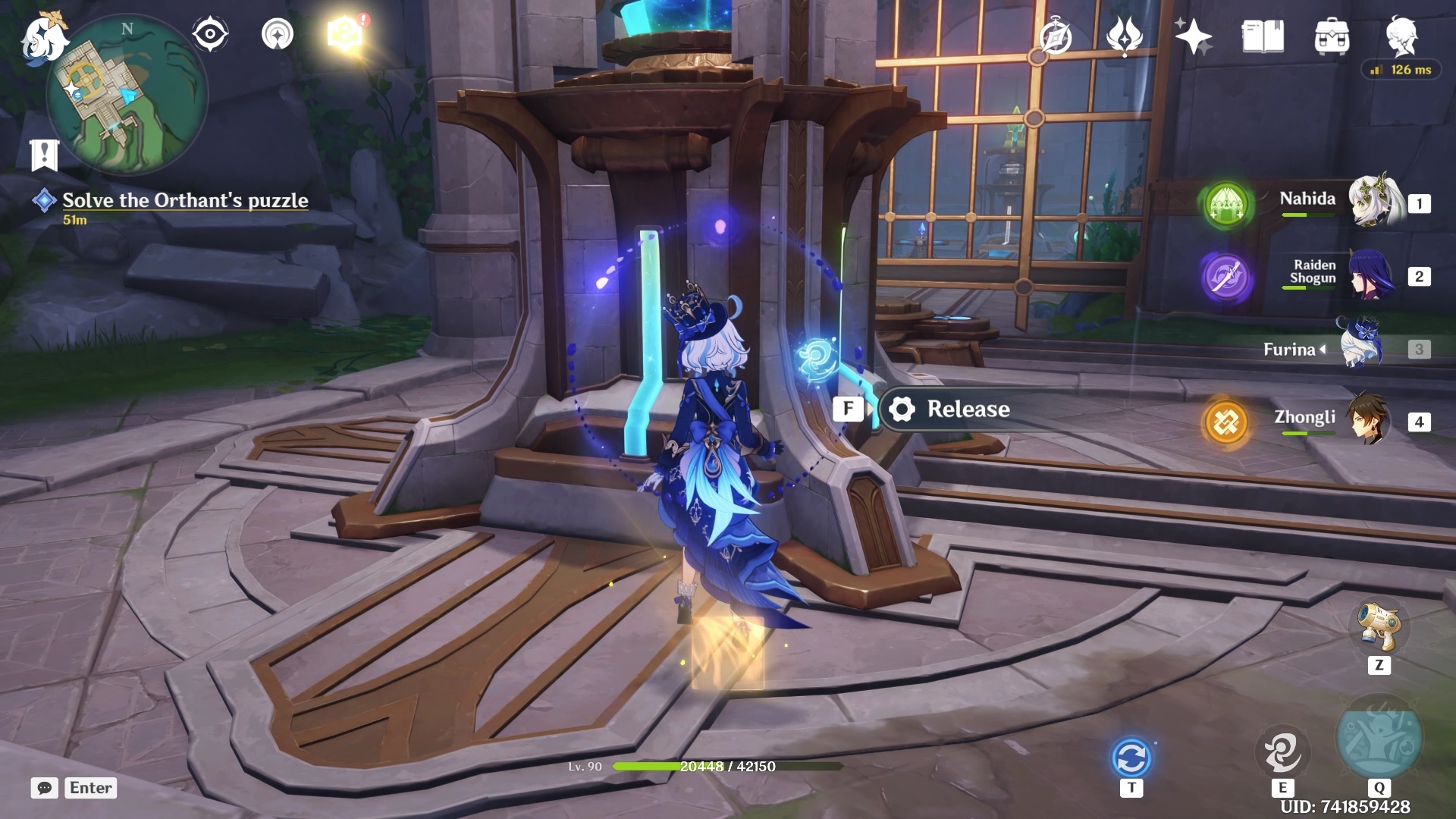Click the eye-shaped target icon
Image resolution: width=1456 pixels, height=819 pixels.
point(209,34)
